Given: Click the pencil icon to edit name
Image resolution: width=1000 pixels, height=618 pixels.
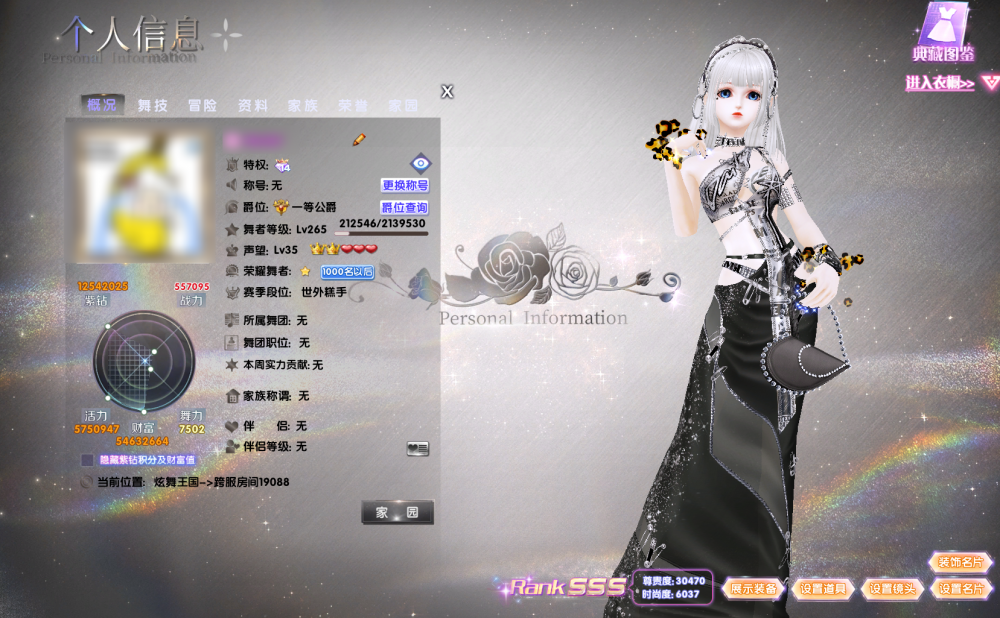Looking at the screenshot, I should pyautogui.click(x=359, y=140).
